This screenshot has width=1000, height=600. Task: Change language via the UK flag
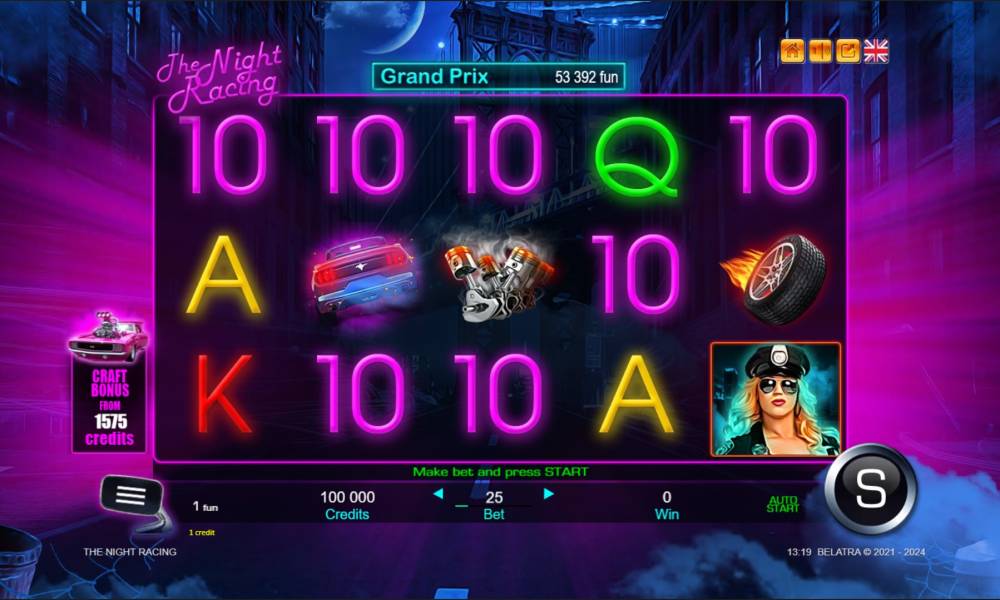[x=876, y=51]
